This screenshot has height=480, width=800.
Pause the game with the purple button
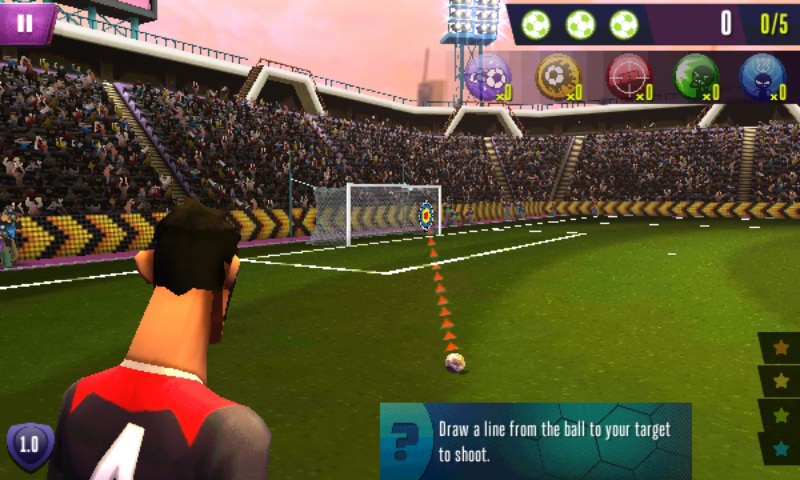point(25,22)
